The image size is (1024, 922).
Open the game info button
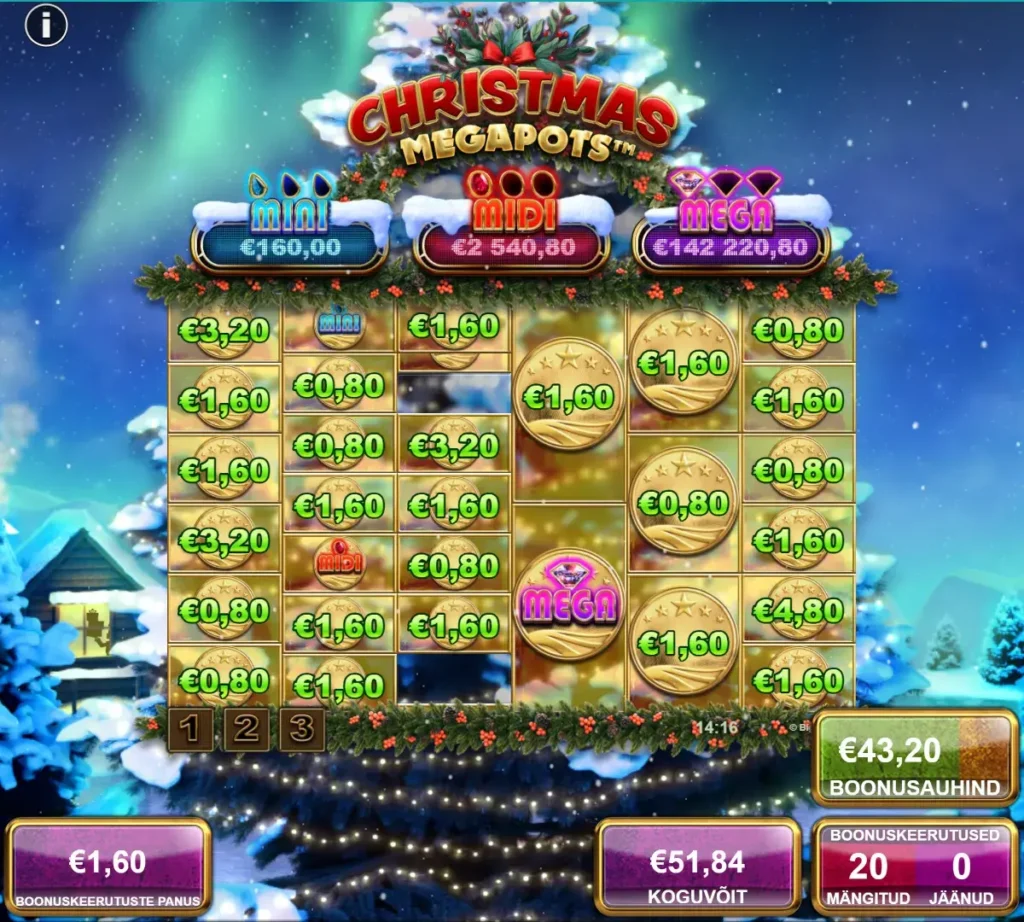[x=45, y=26]
